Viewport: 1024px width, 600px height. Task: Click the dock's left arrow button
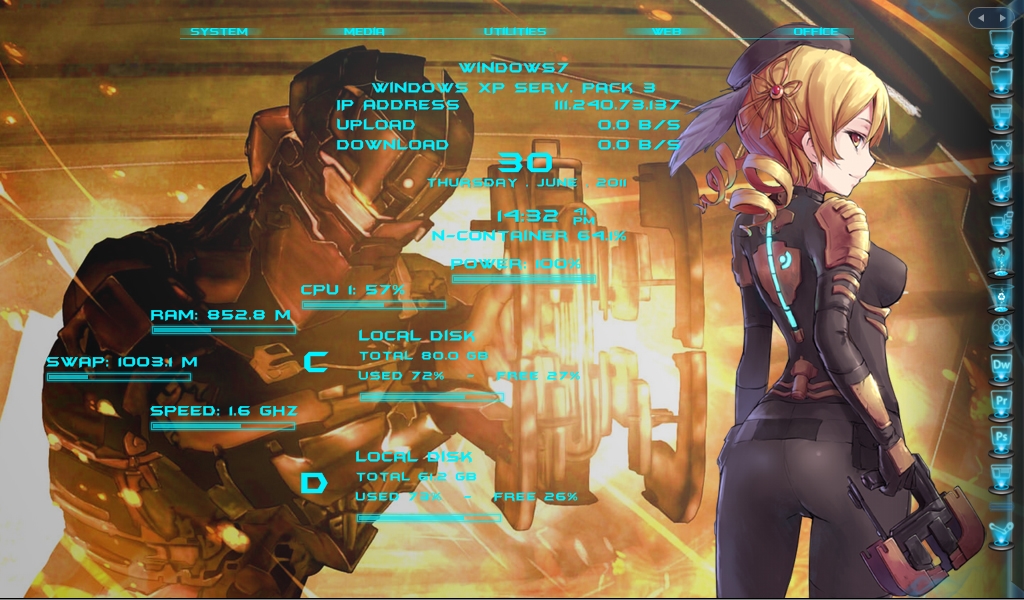tap(983, 18)
